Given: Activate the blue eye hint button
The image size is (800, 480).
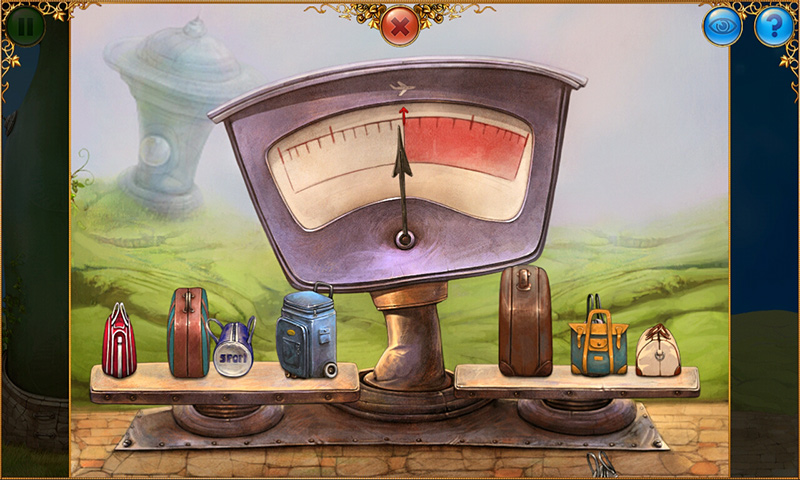Looking at the screenshot, I should [722, 26].
